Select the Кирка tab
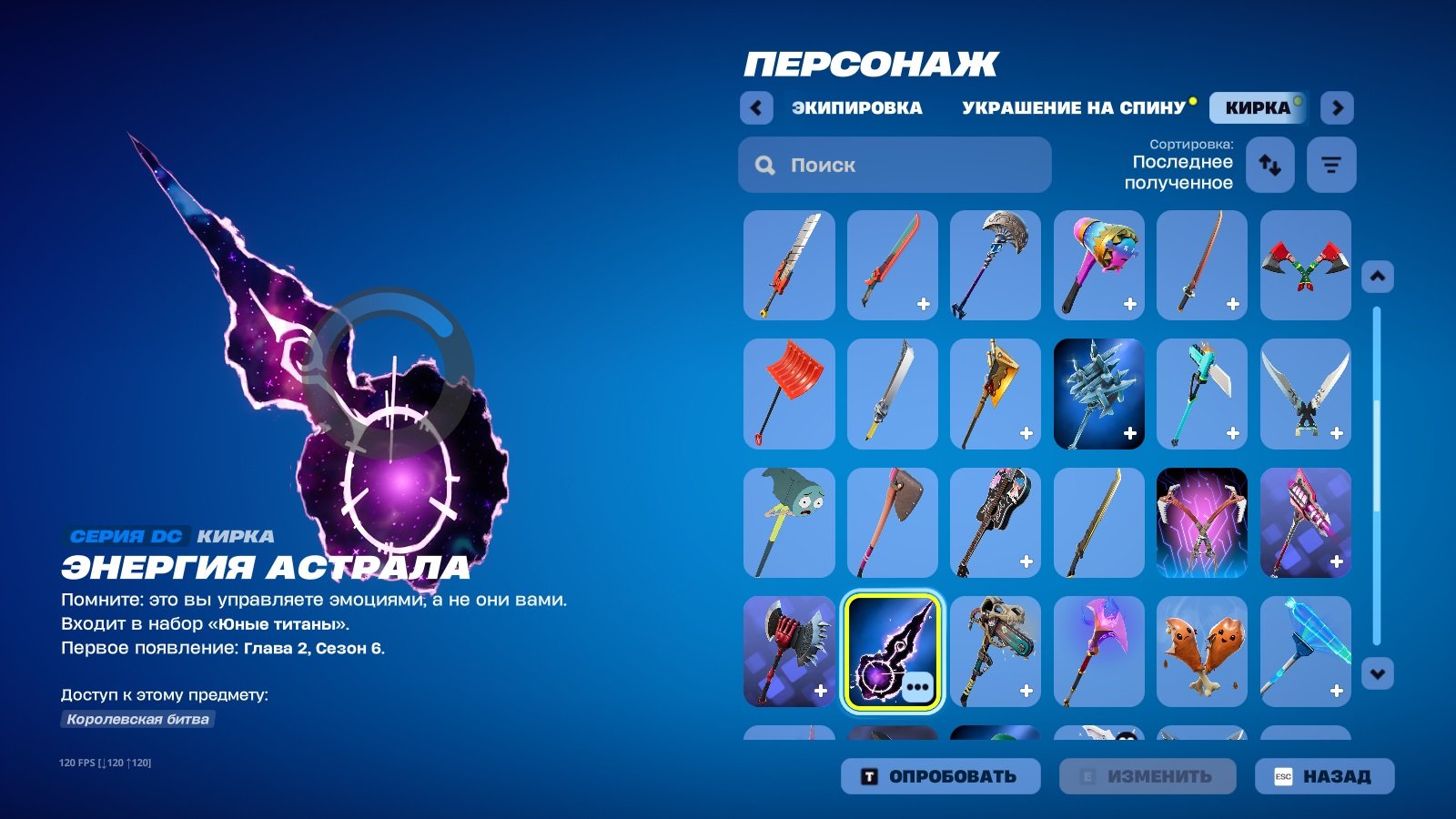The image size is (1456, 819). (1255, 106)
